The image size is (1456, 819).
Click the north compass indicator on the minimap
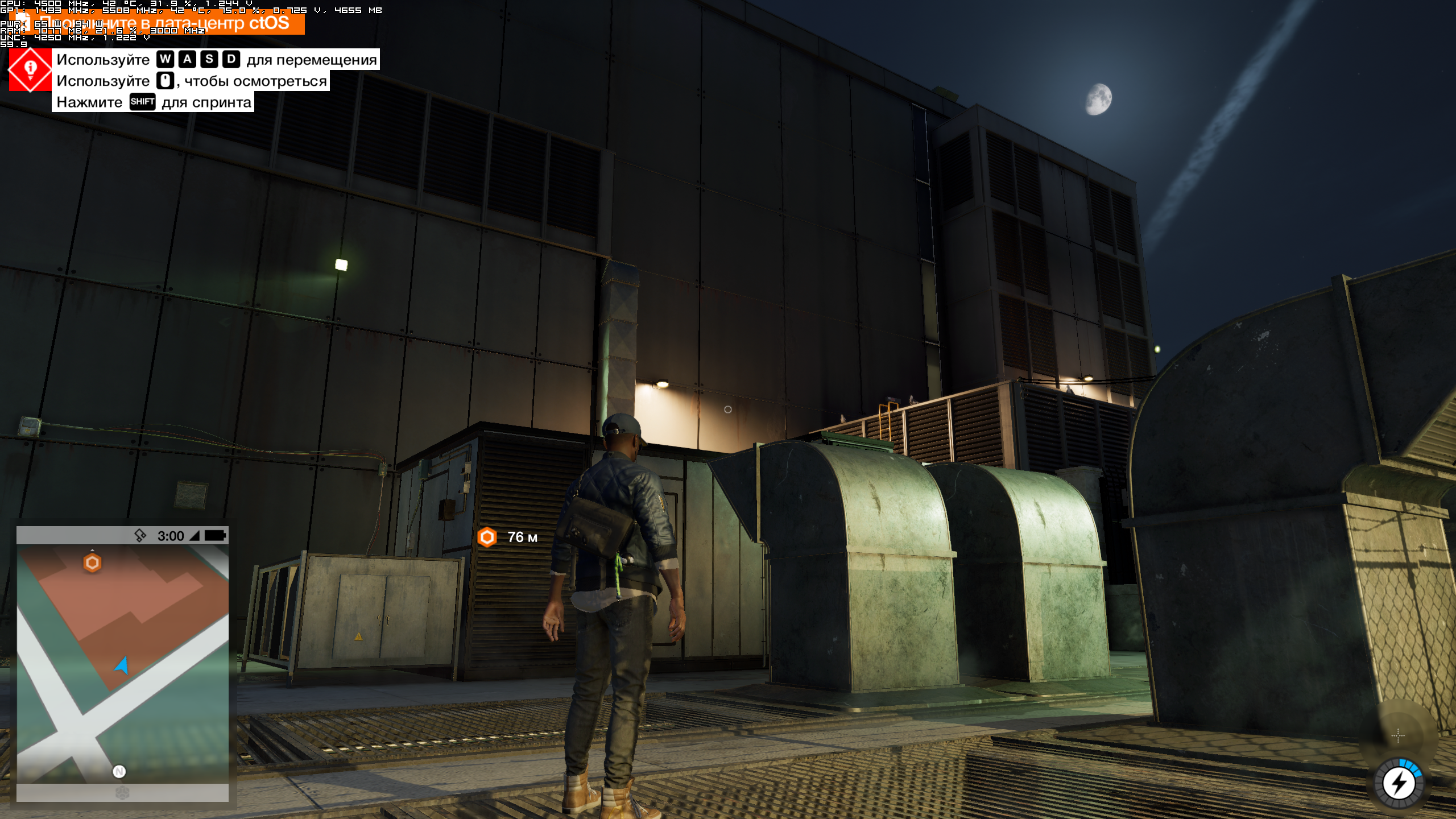point(119,771)
